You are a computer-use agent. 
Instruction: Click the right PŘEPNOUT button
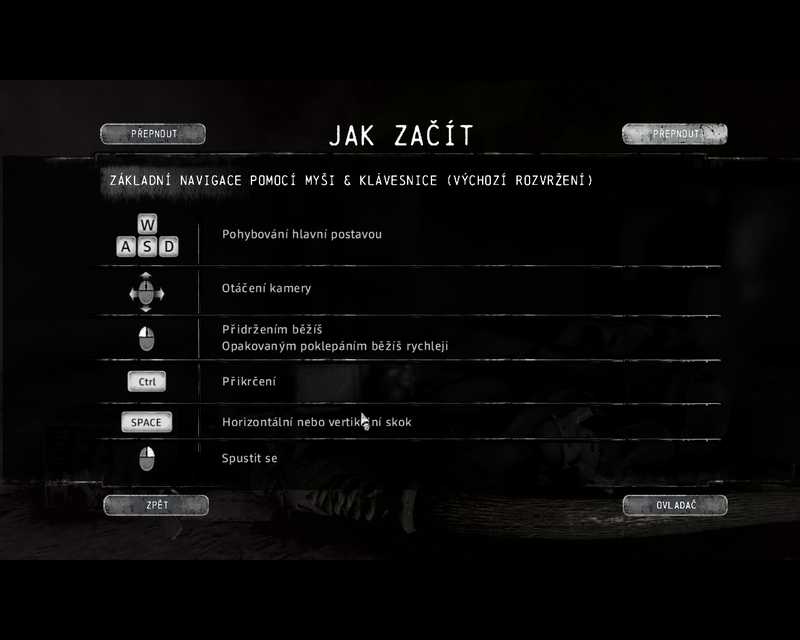(674, 134)
